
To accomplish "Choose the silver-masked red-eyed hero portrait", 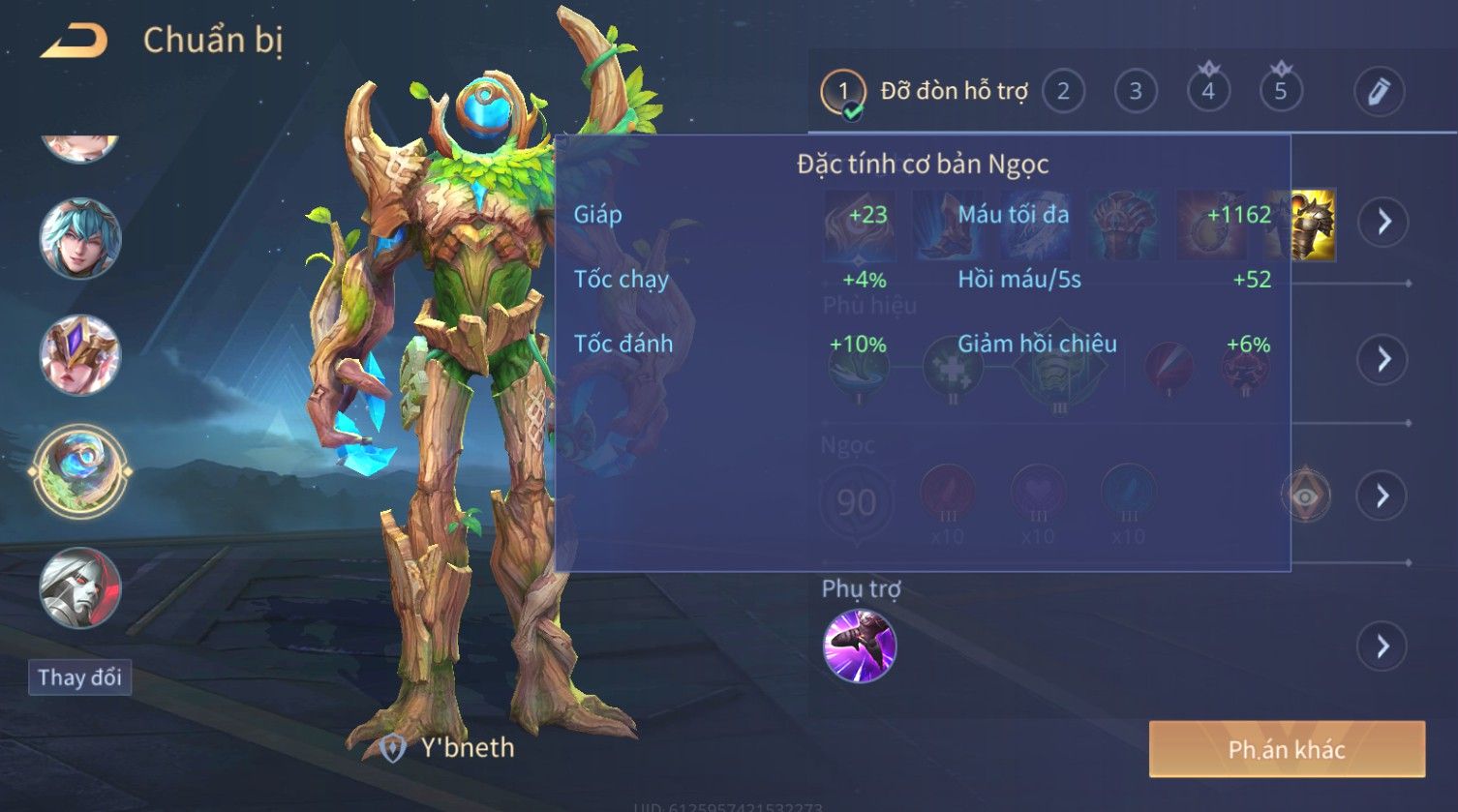I will [80, 587].
